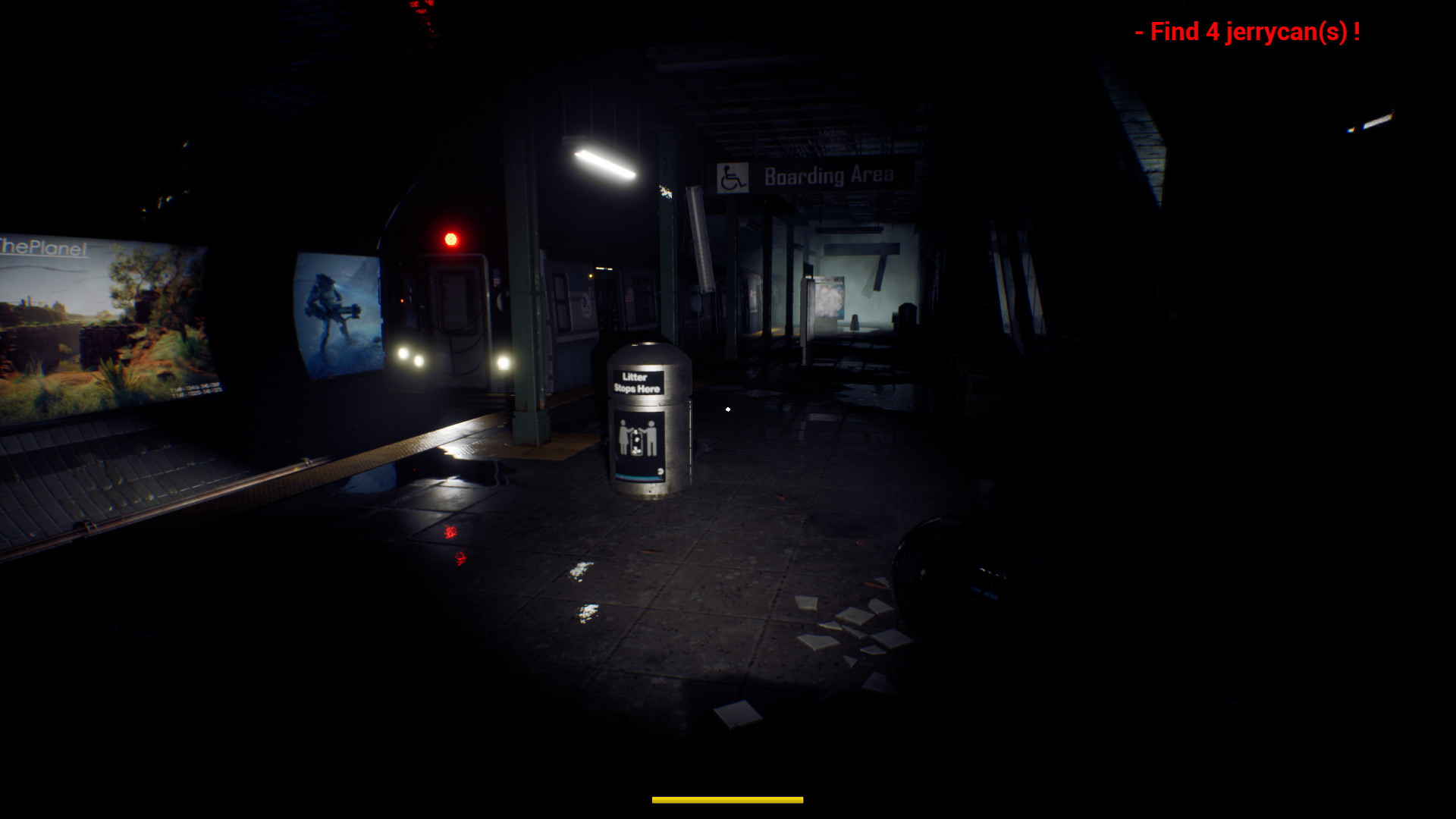The height and width of the screenshot is (819, 1456).
Task: Click the yellow stamina bar at screen bottom
Action: pyautogui.click(x=726, y=799)
